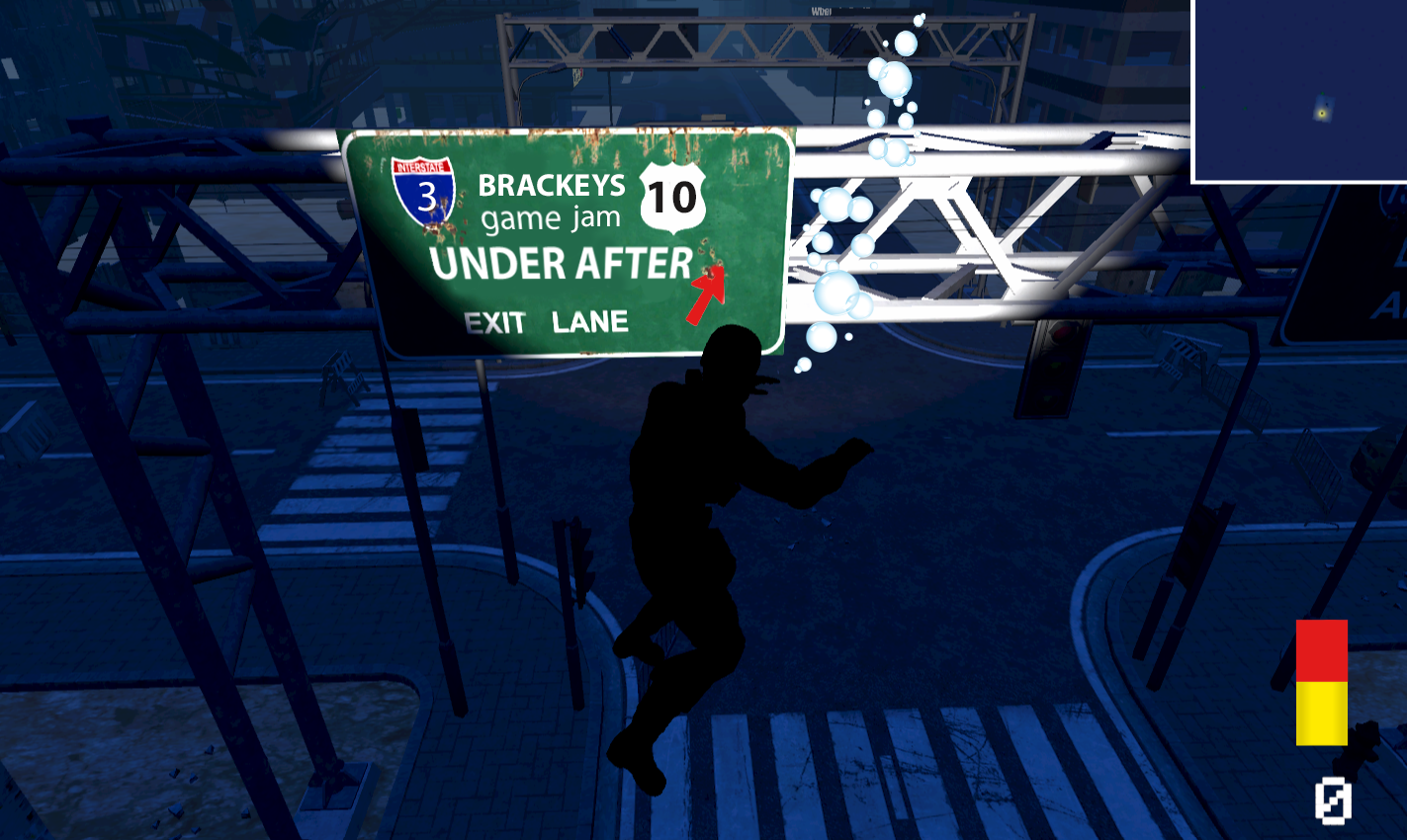Click the red segment of the status bar
This screenshot has height=840, width=1407.
point(1321,649)
